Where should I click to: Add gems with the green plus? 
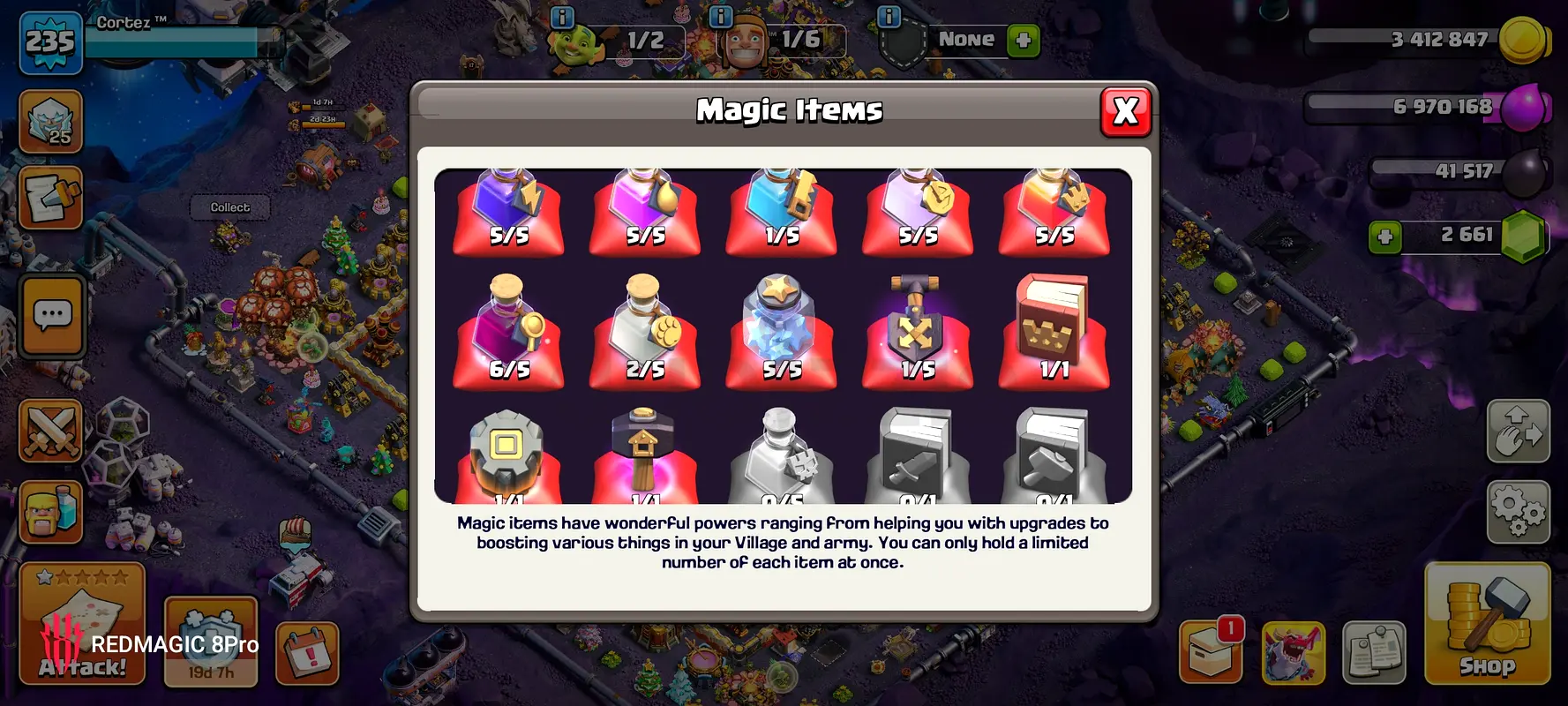(1385, 237)
